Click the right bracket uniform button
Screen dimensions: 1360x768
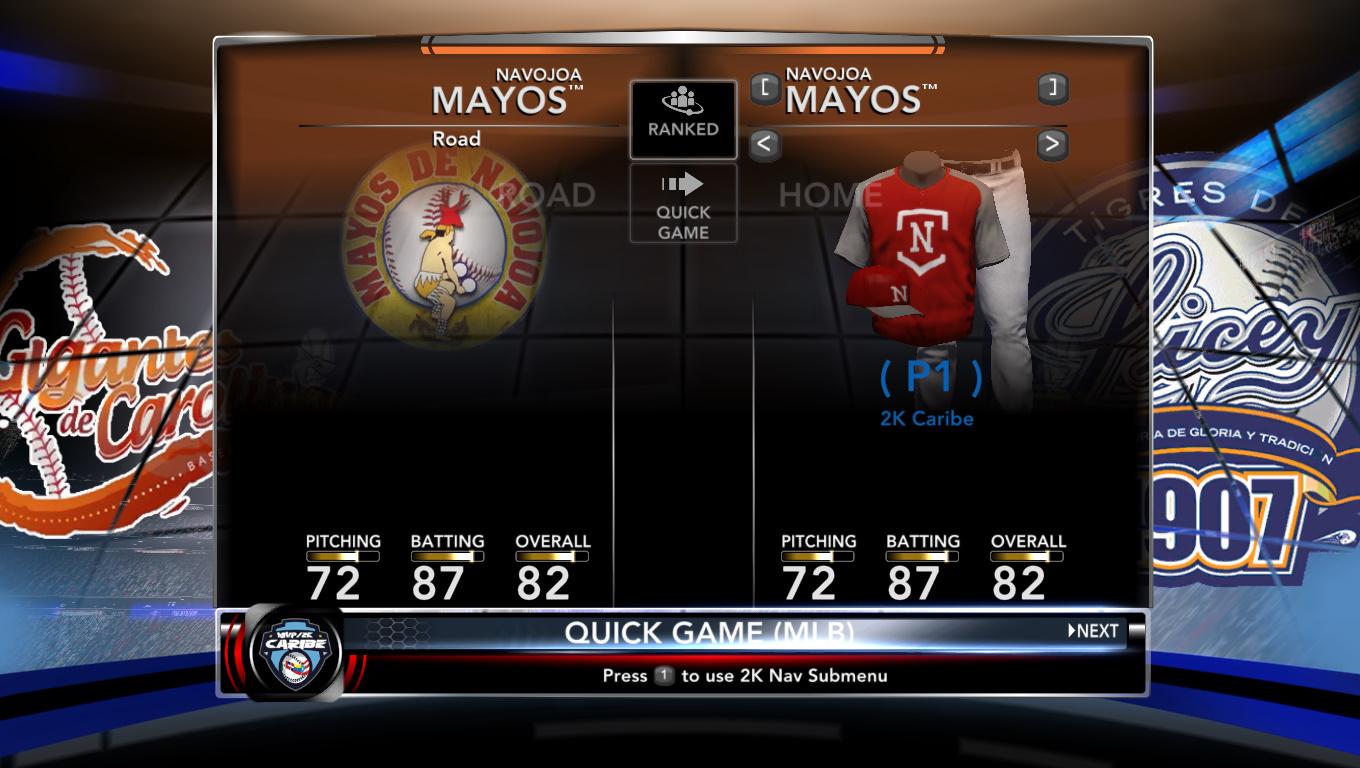coord(1051,88)
